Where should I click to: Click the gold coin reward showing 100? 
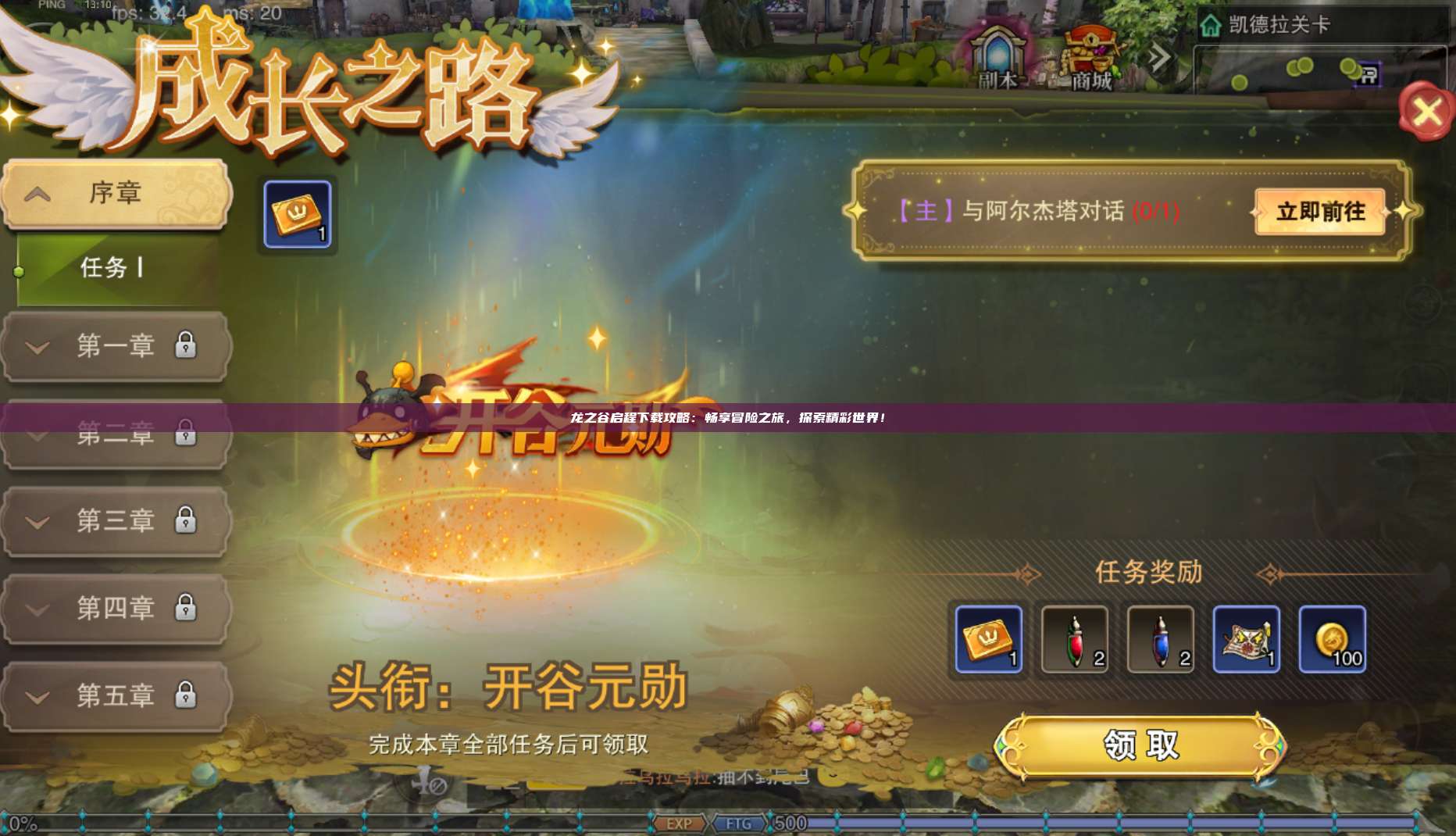[1336, 639]
